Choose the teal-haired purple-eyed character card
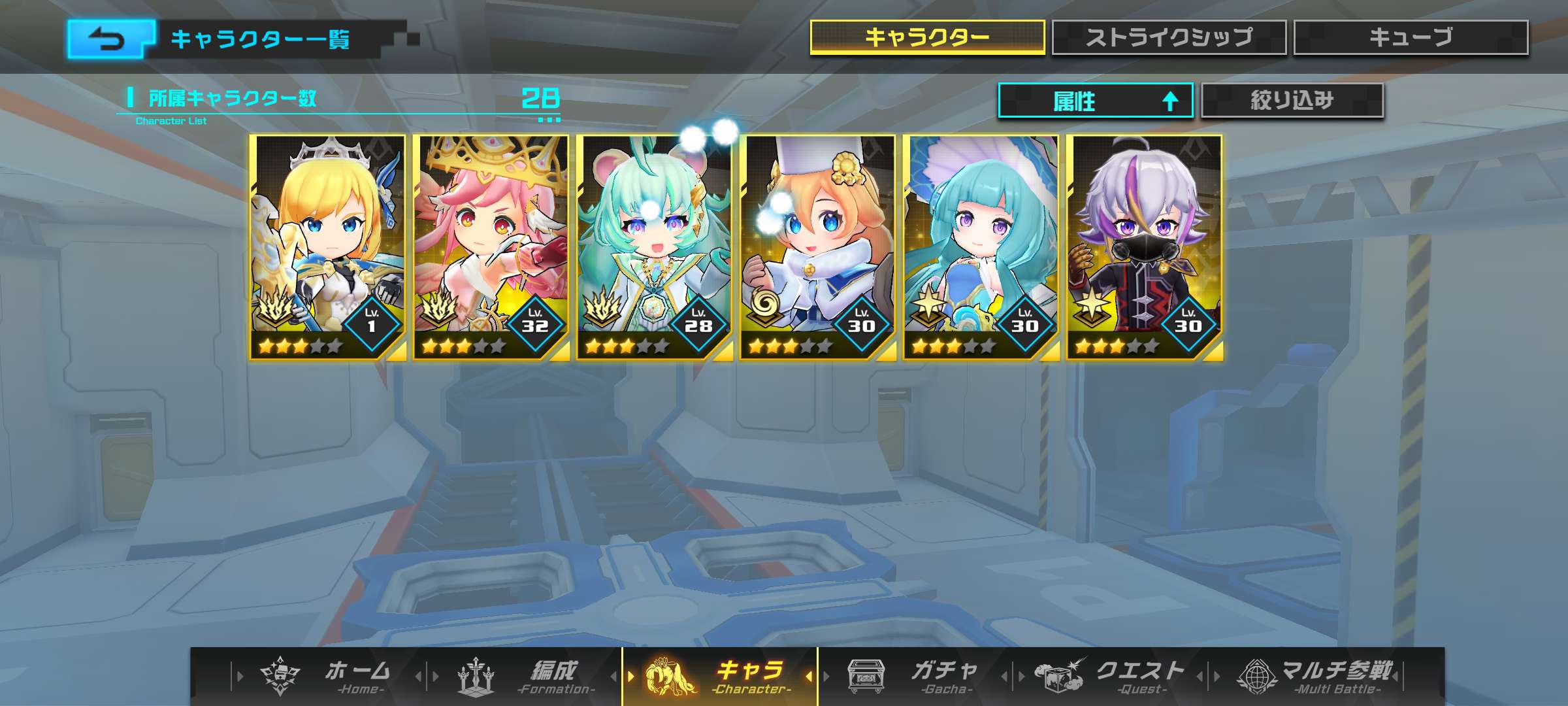The height and width of the screenshot is (706, 1568). pyautogui.click(x=981, y=247)
